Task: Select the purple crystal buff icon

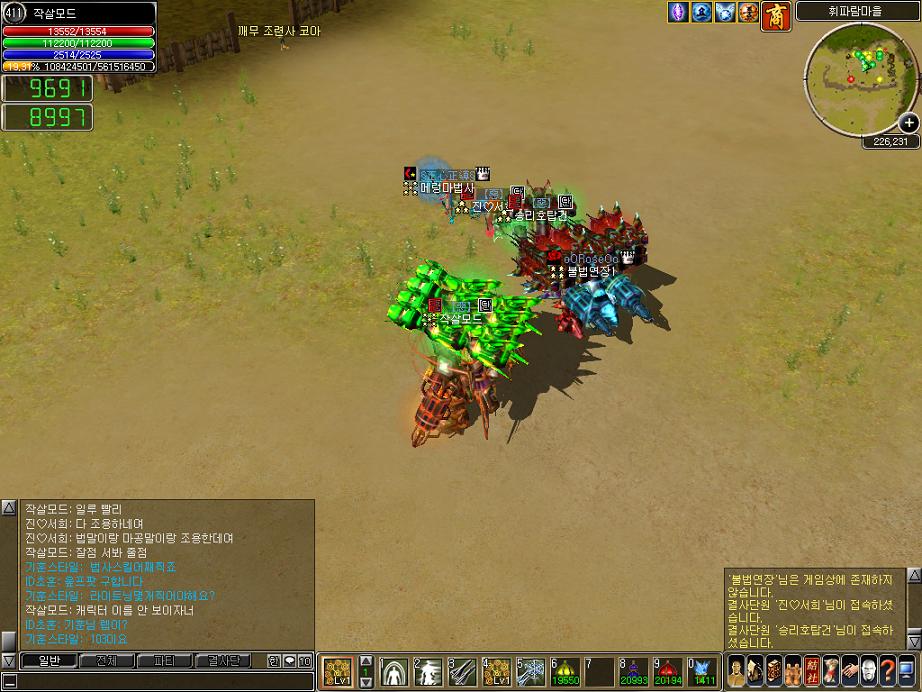Action: 679,13
